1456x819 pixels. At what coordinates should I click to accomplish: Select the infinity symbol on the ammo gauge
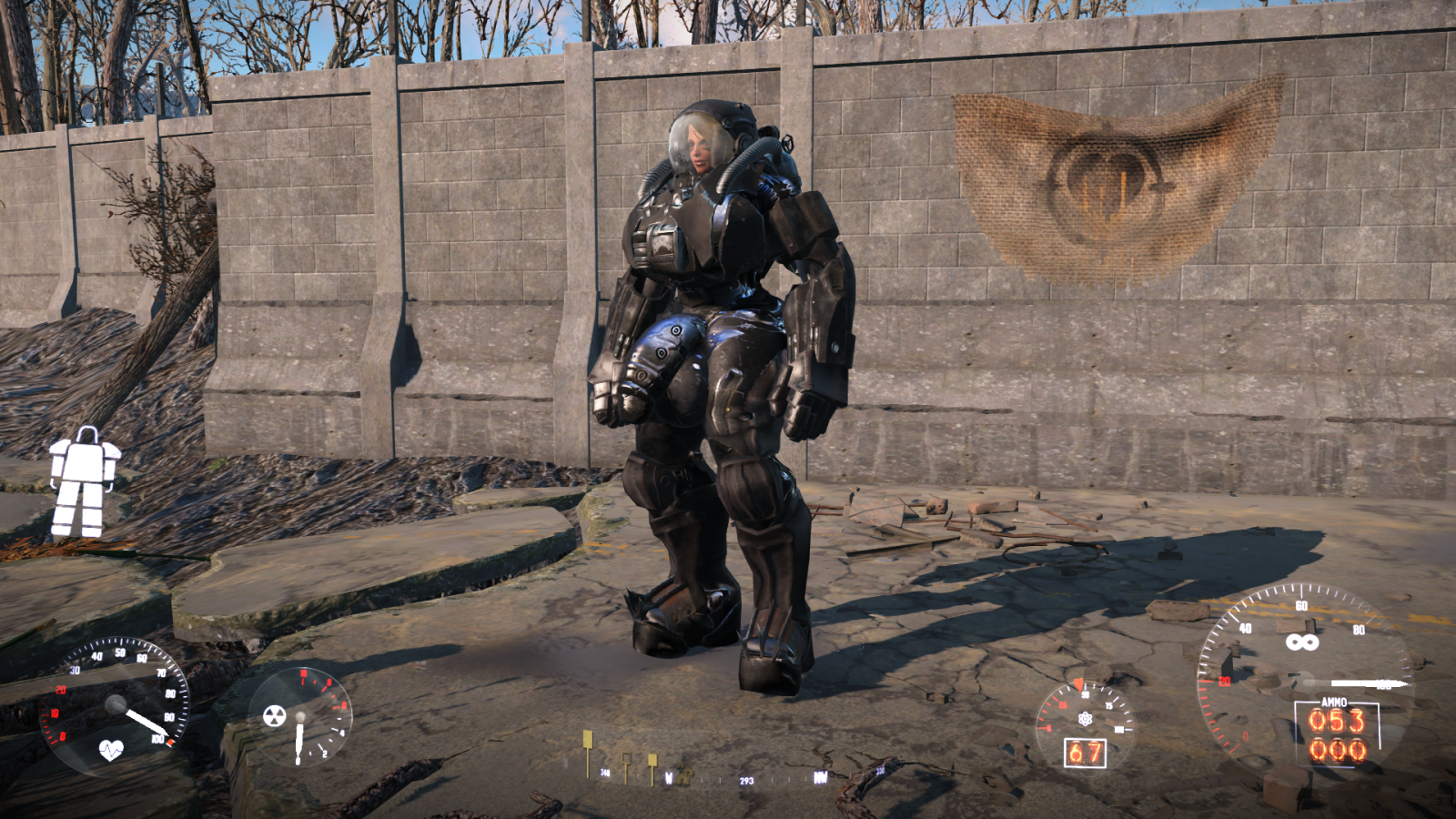pos(1301,642)
